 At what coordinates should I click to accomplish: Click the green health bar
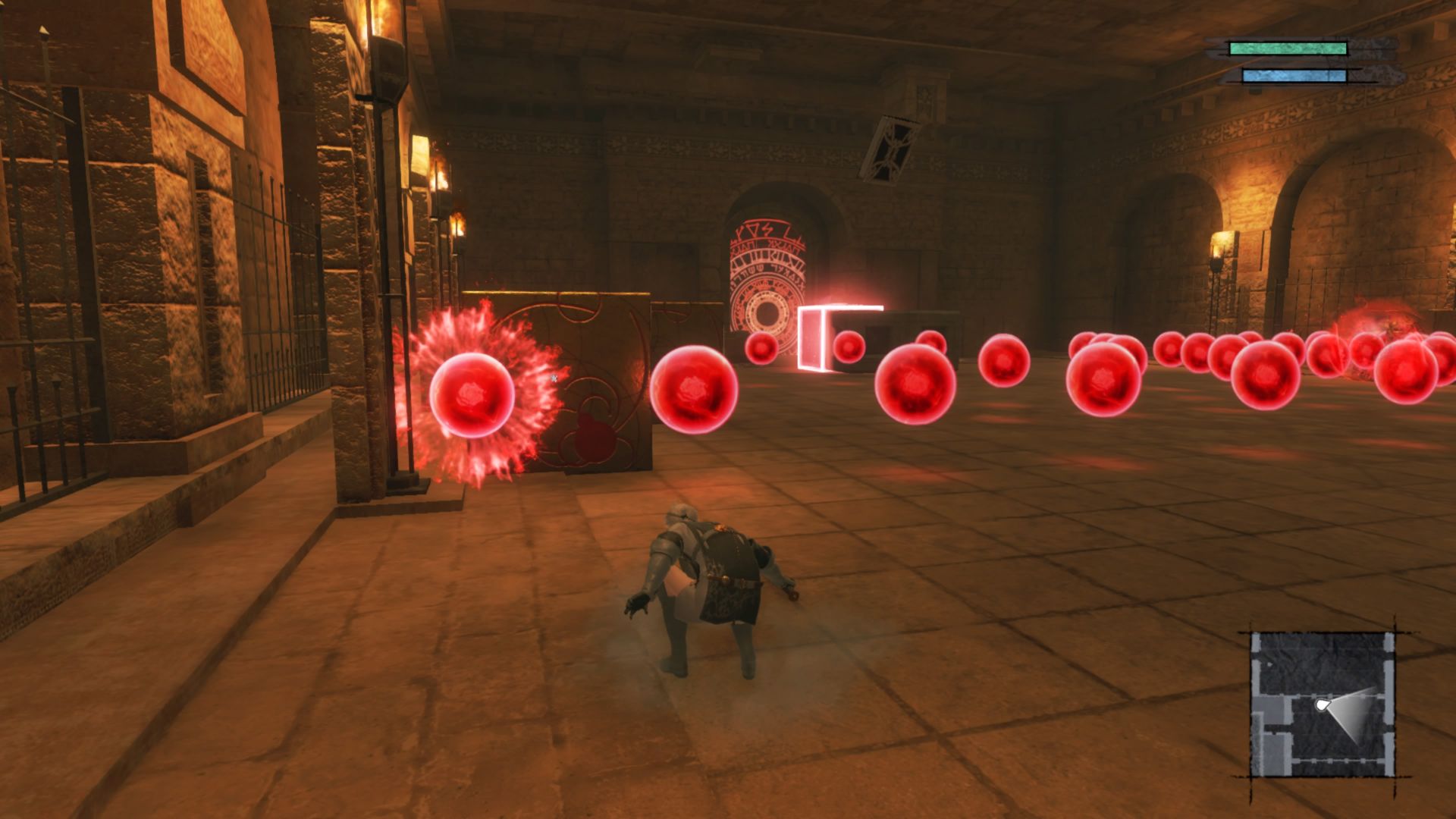pos(1289,47)
